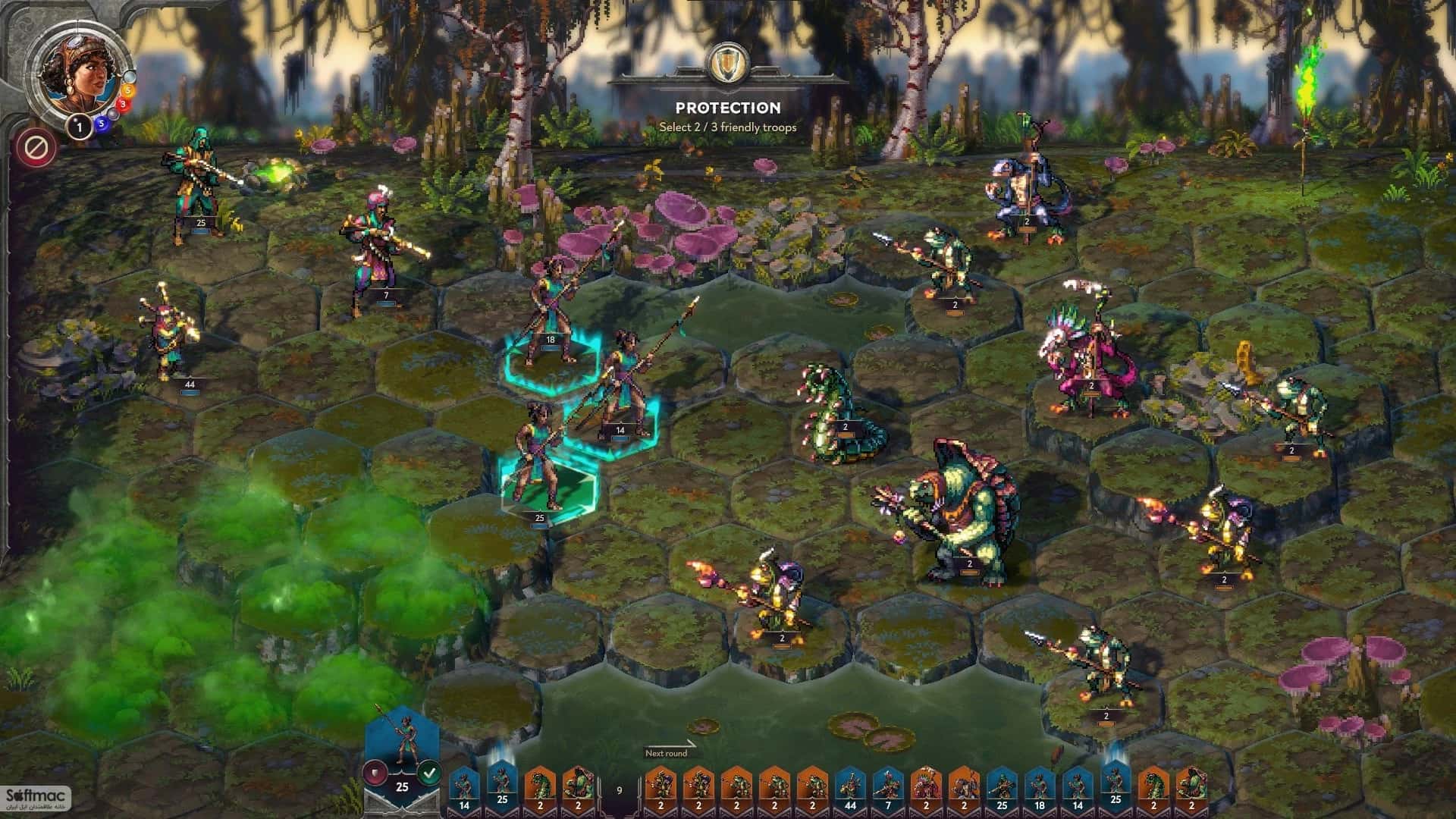The image size is (1456, 819).
Task: Select the blue mana orb showing 5
Action: (x=101, y=125)
